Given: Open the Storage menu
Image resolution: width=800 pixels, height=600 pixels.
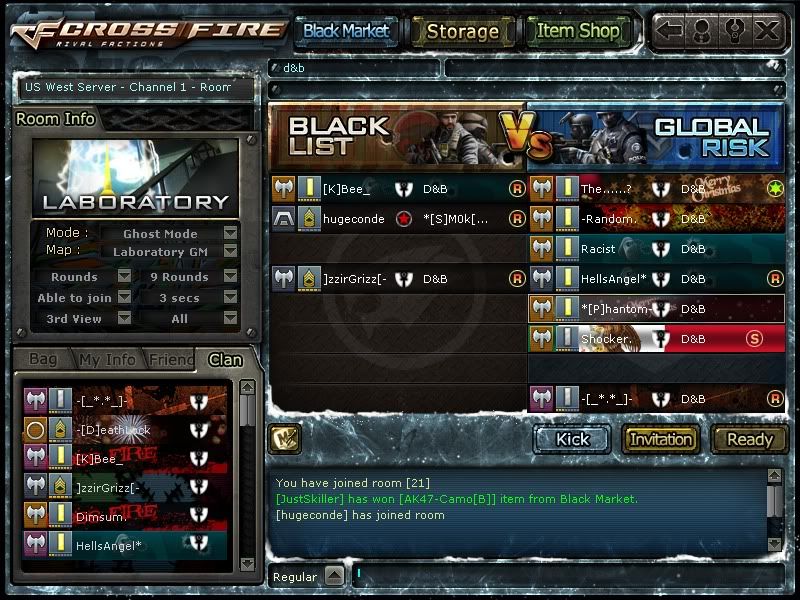Looking at the screenshot, I should click(x=462, y=31).
